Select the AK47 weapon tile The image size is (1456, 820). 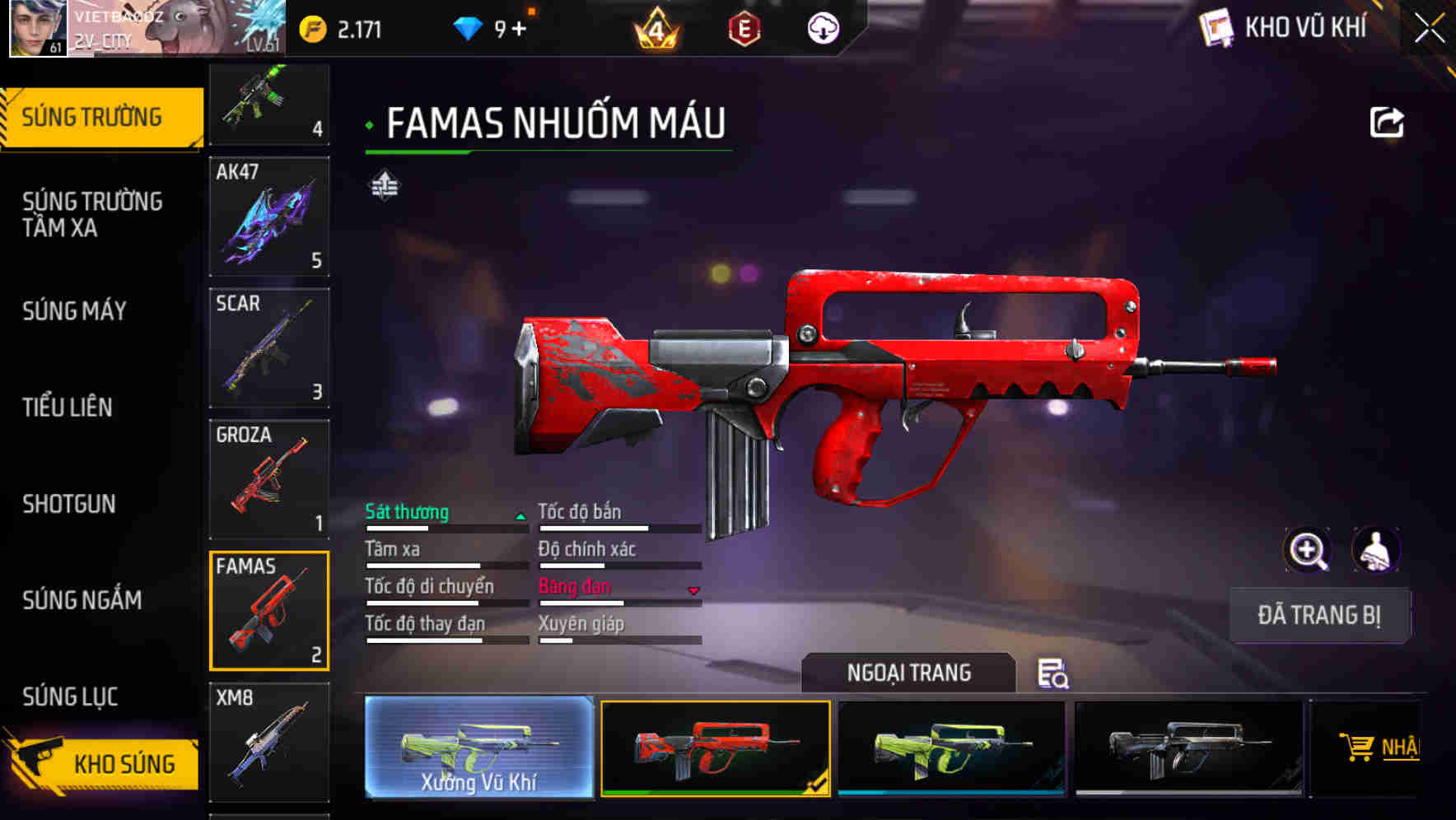(269, 217)
